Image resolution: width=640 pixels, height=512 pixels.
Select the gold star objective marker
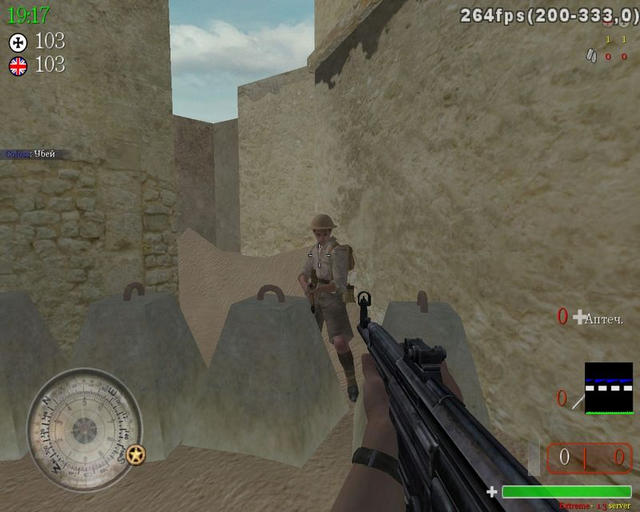(x=136, y=455)
